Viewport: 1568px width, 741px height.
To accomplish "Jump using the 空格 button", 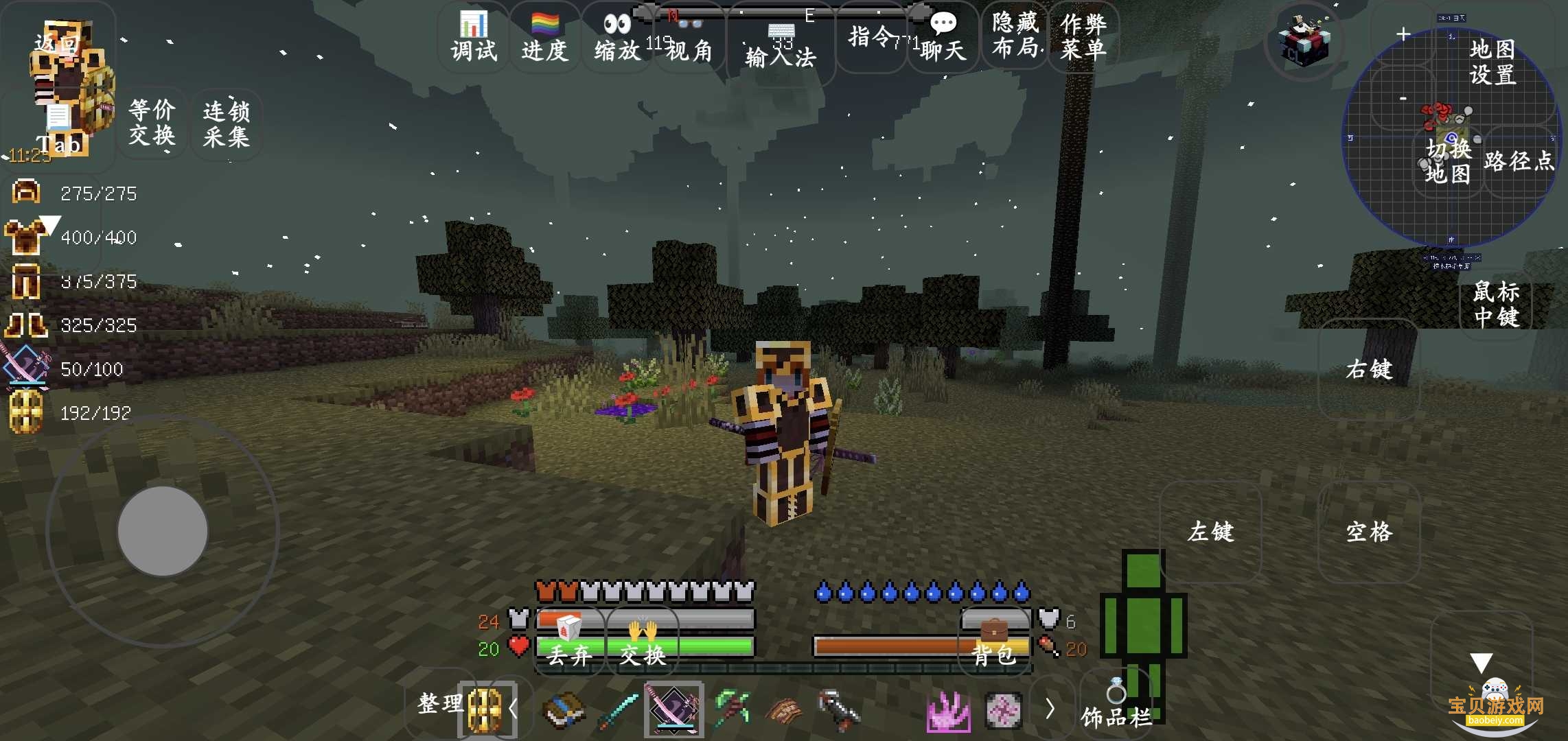I will pos(1368,532).
